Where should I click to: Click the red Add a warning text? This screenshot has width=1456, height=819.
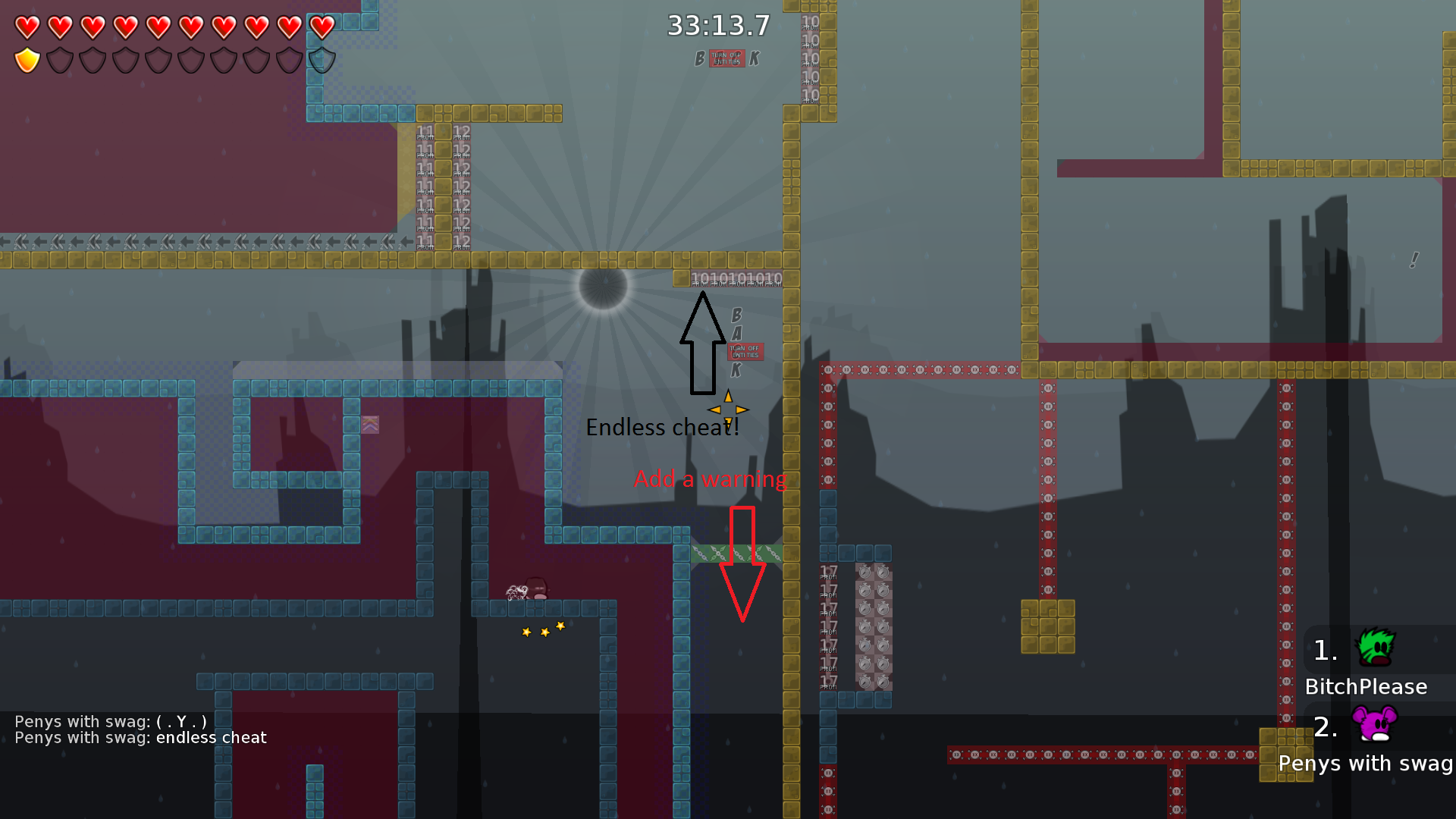(x=711, y=479)
